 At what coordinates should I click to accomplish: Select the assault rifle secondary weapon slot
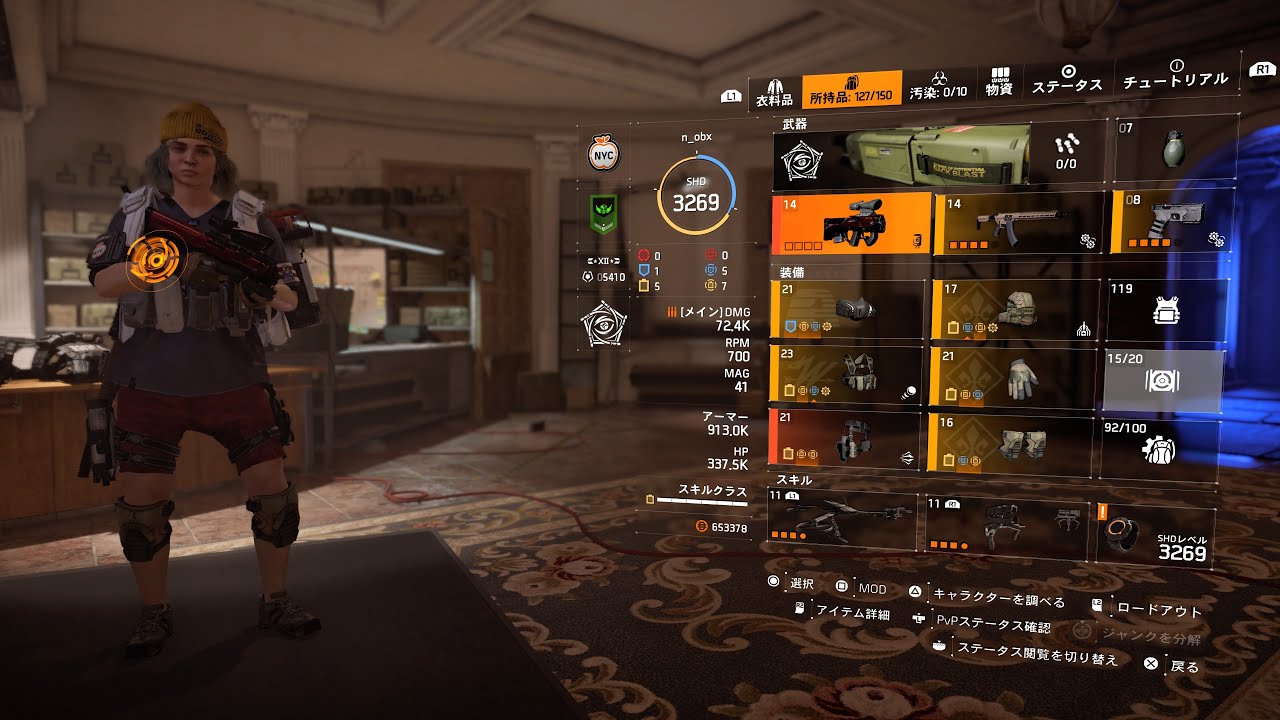click(1017, 223)
